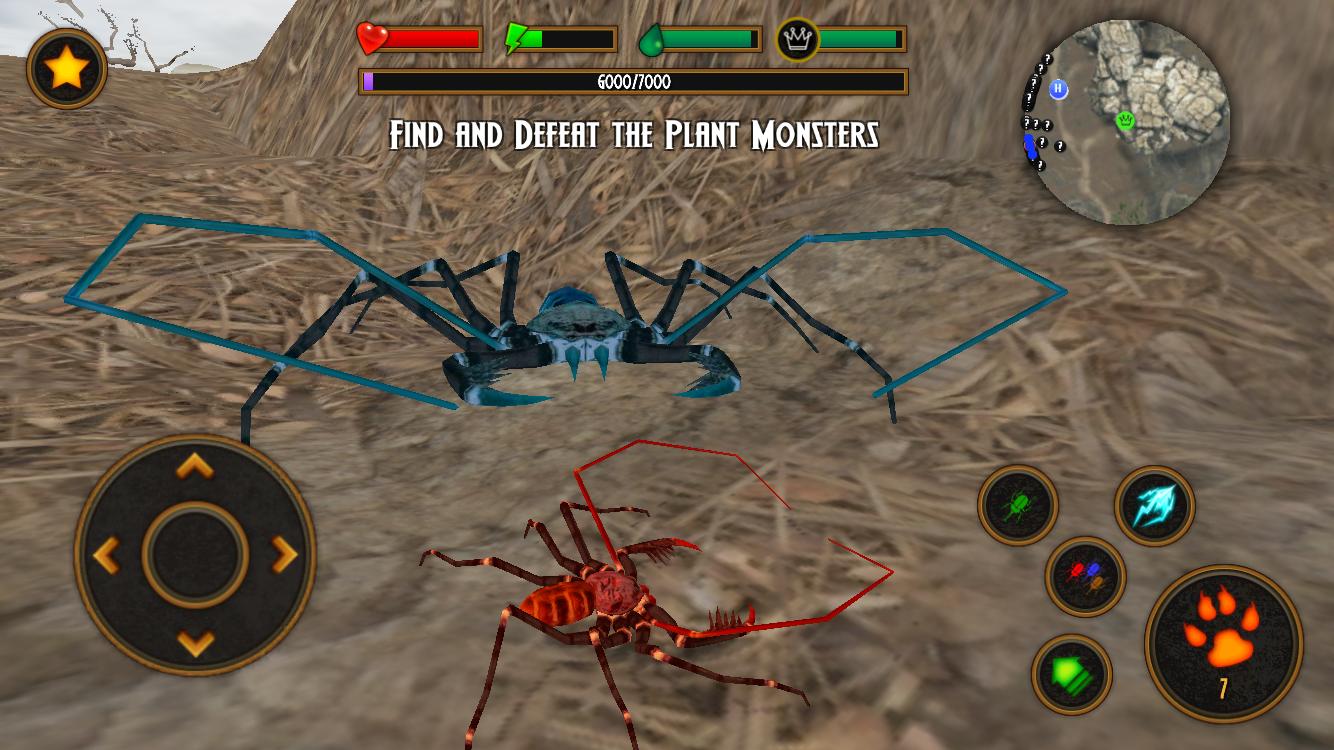Open the circular minimap

[1128, 122]
